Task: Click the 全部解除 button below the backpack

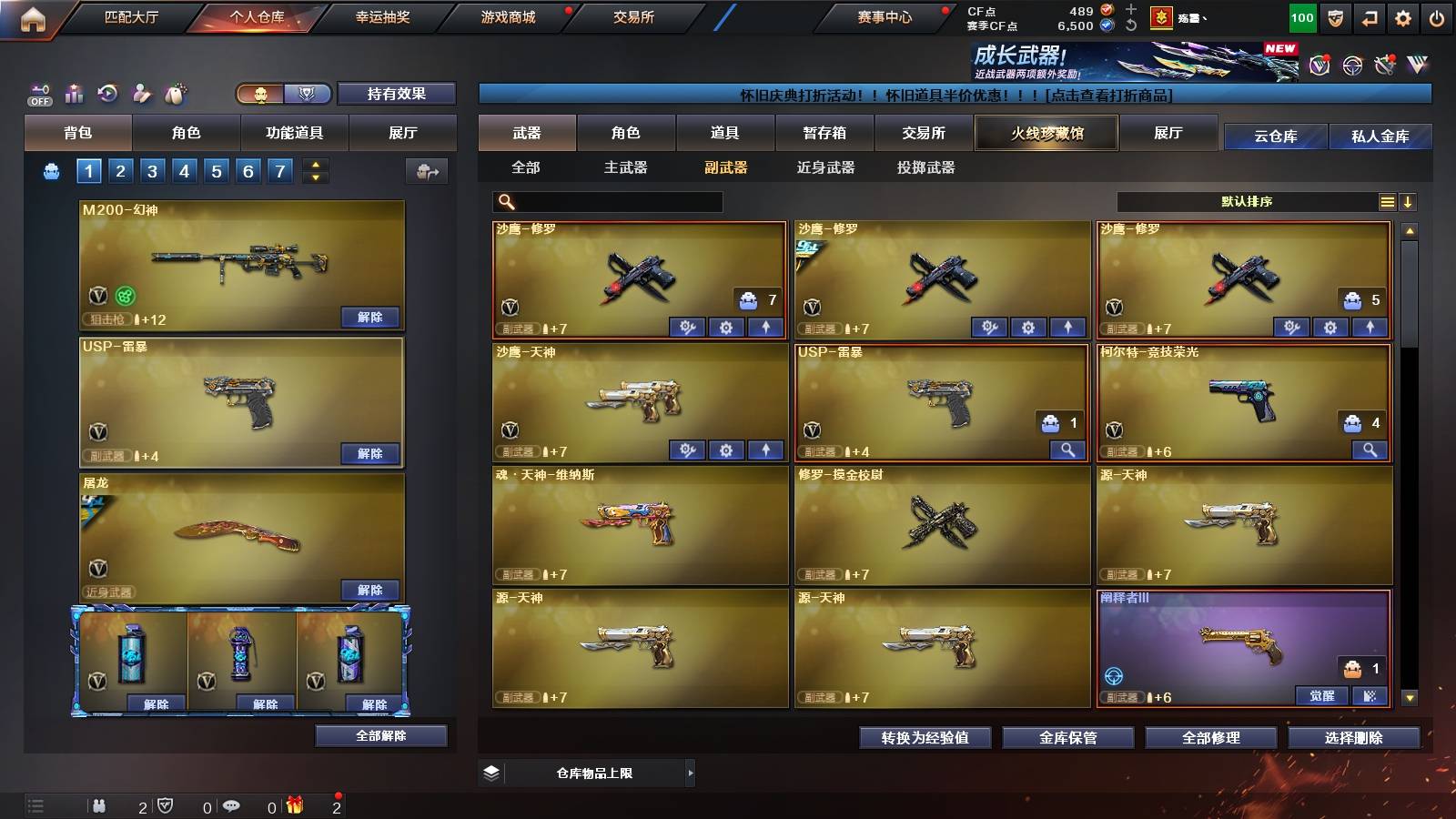Action: [381, 736]
